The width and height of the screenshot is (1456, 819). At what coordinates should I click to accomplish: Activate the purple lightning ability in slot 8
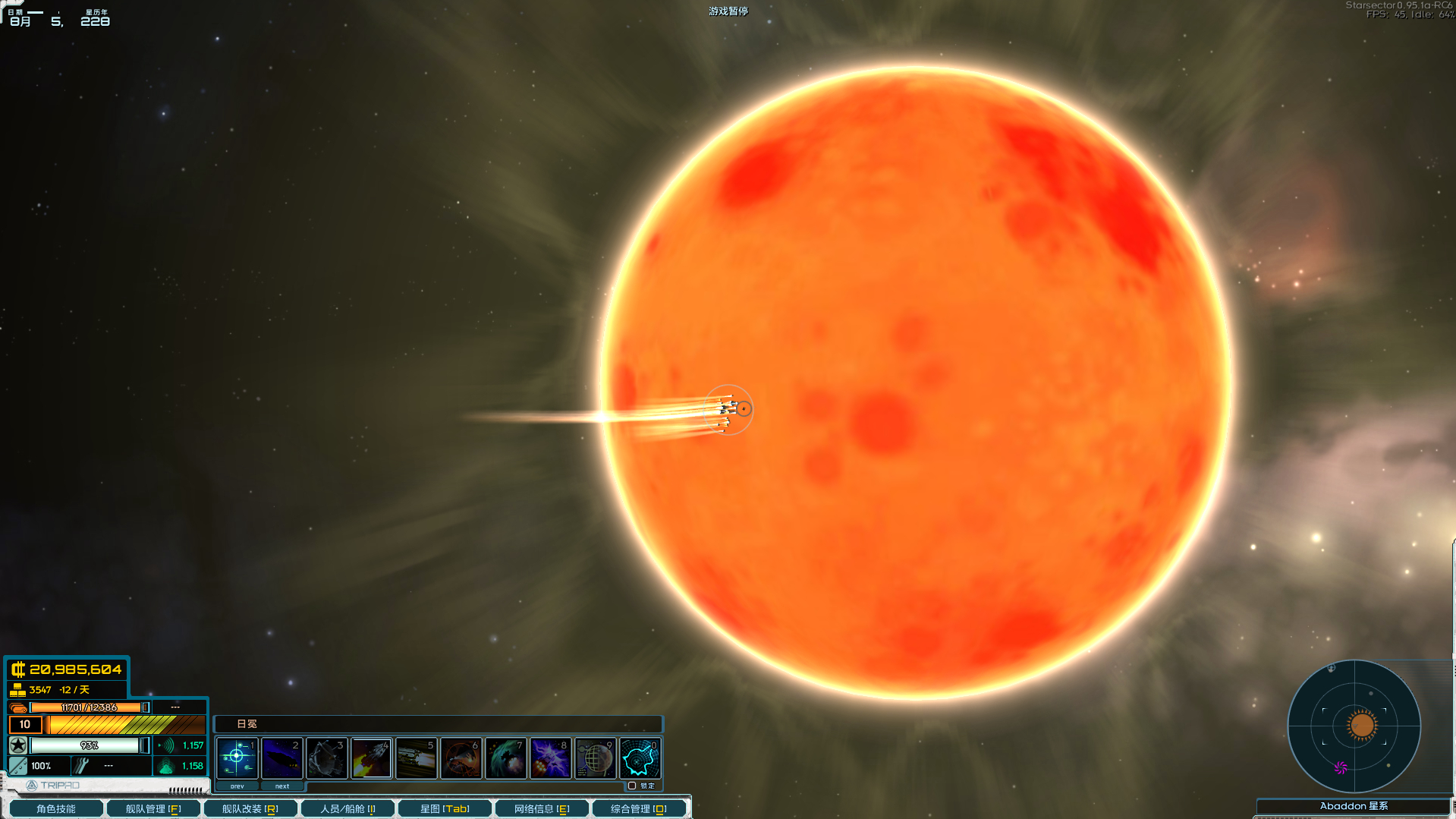tap(550, 758)
